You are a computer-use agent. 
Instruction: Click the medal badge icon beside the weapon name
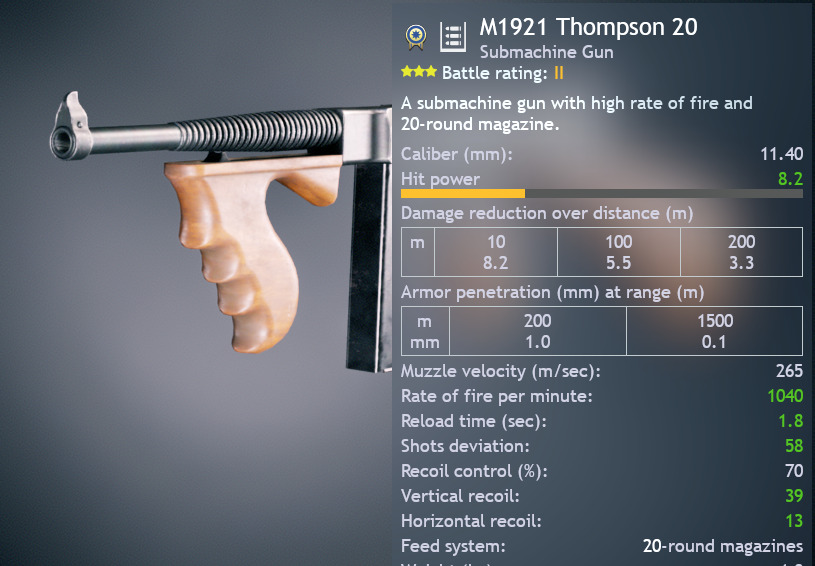[415, 37]
